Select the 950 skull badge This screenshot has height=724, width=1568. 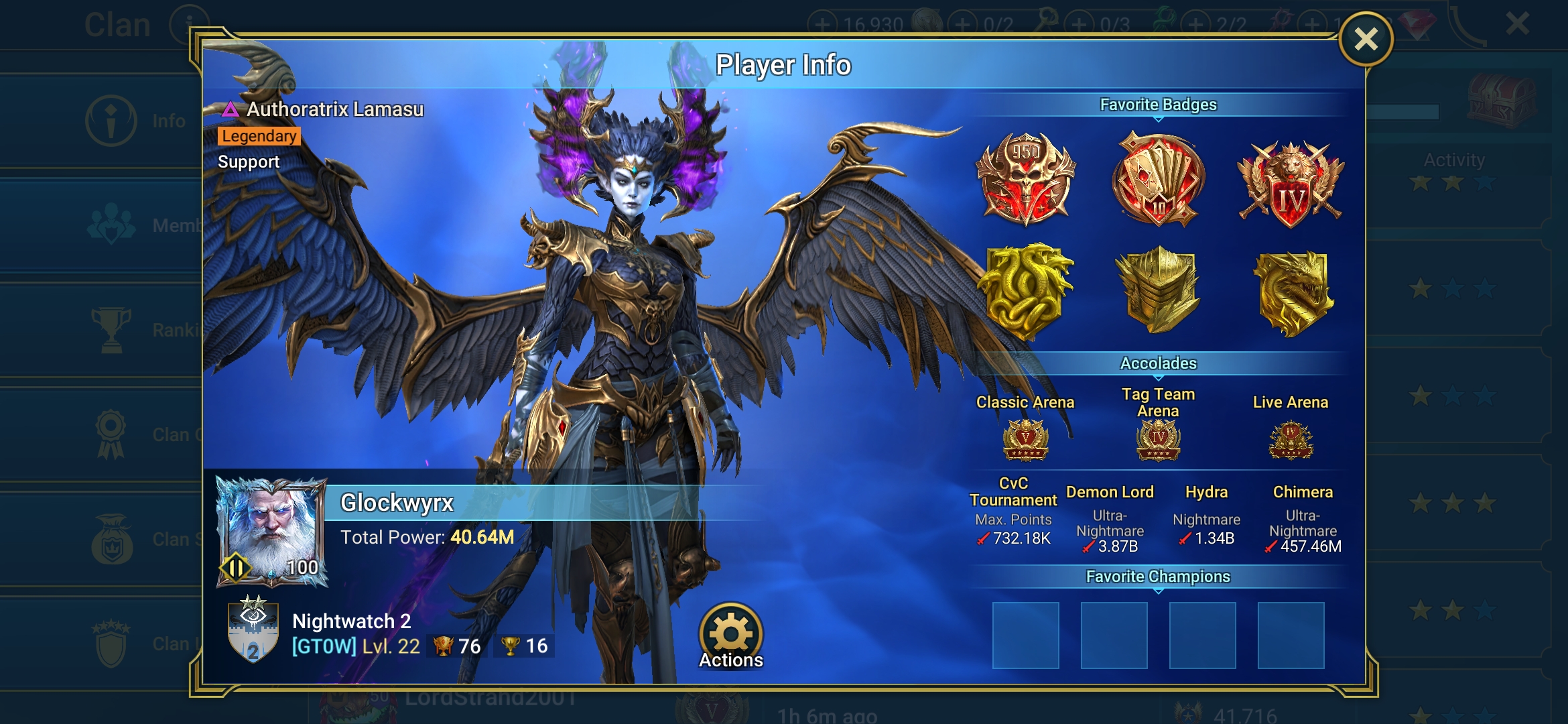1025,178
